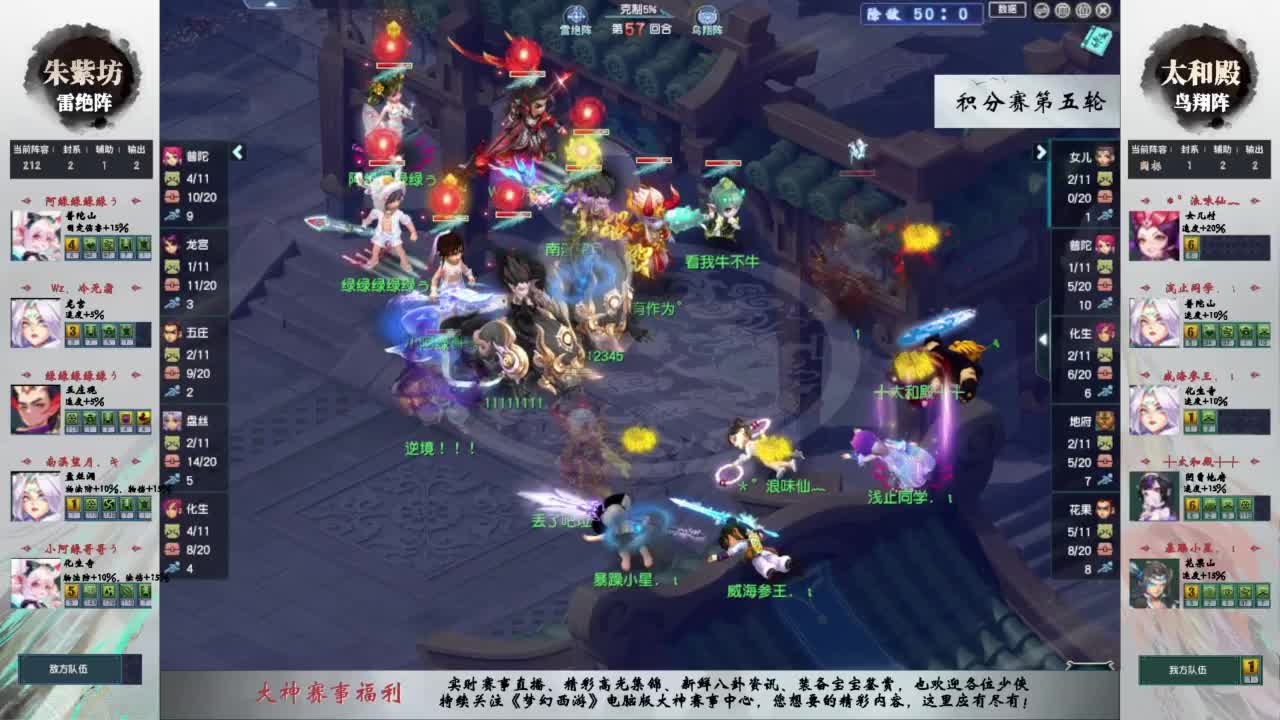Screen dimensions: 1280x720
Task: Toggle the sound icon in the top-right toolbar
Action: (x=1041, y=9)
